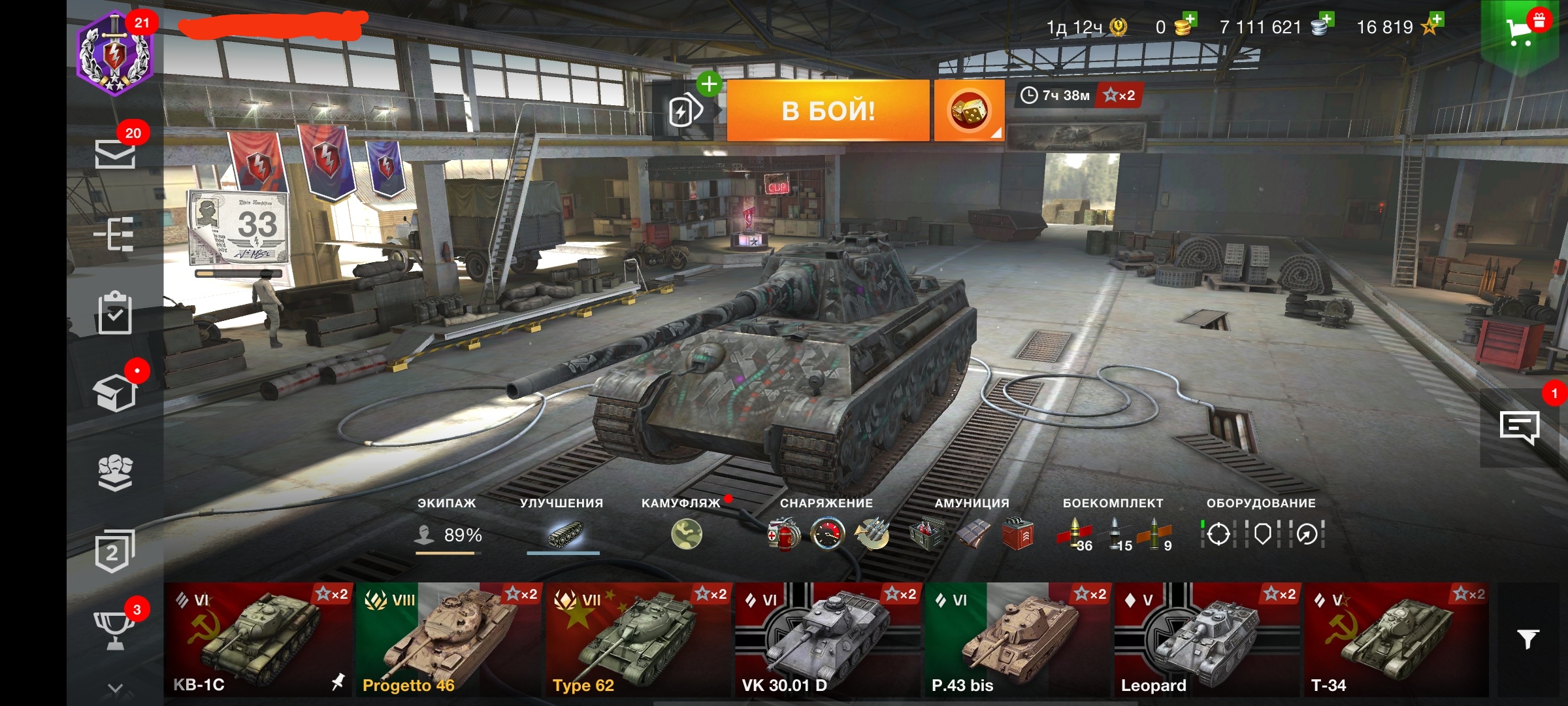Open the game mode selector with the dice icon
Viewport: 1568px width, 706px height.
[x=969, y=111]
